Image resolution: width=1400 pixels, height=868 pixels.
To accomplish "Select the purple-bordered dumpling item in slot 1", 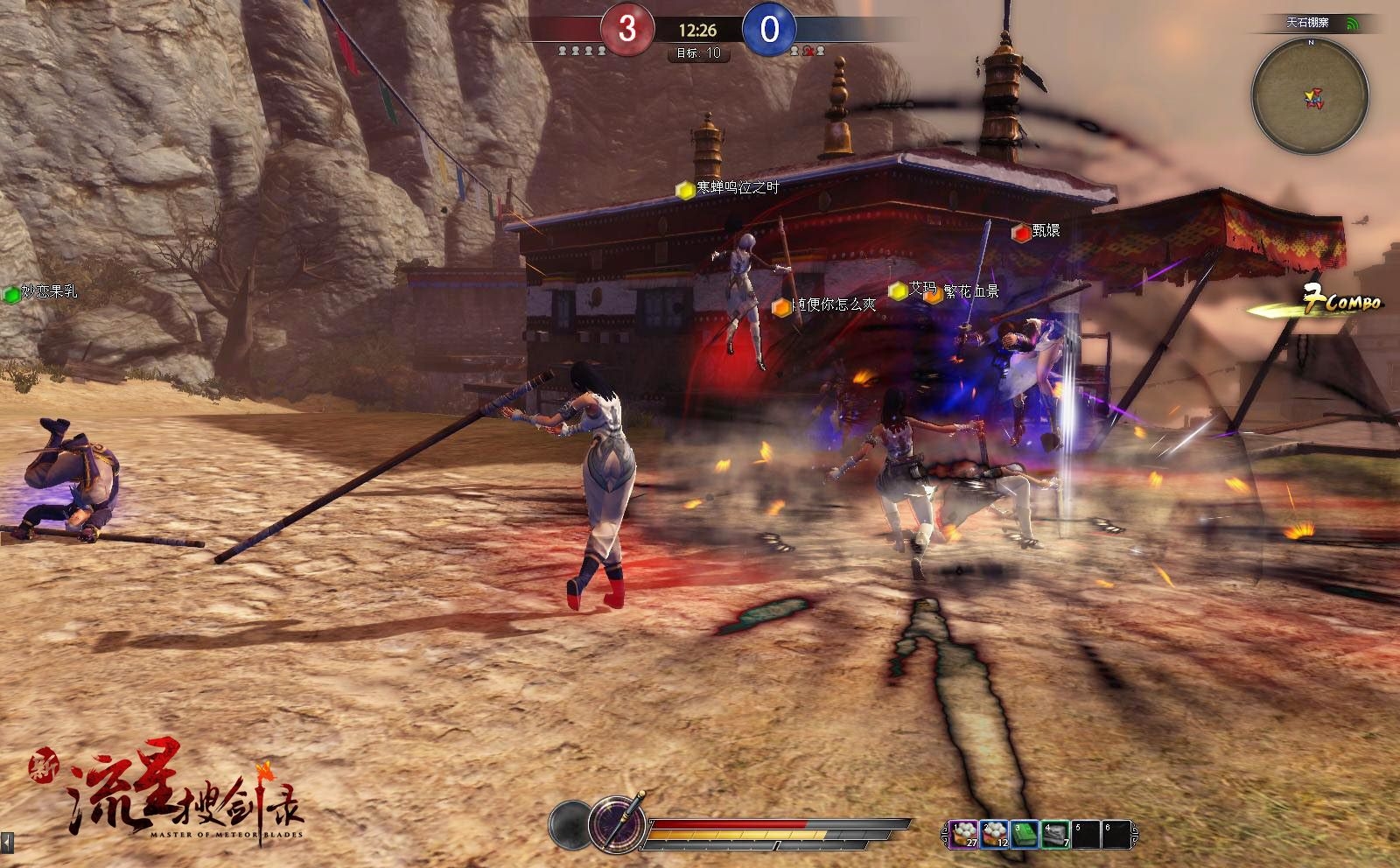I will click(964, 834).
